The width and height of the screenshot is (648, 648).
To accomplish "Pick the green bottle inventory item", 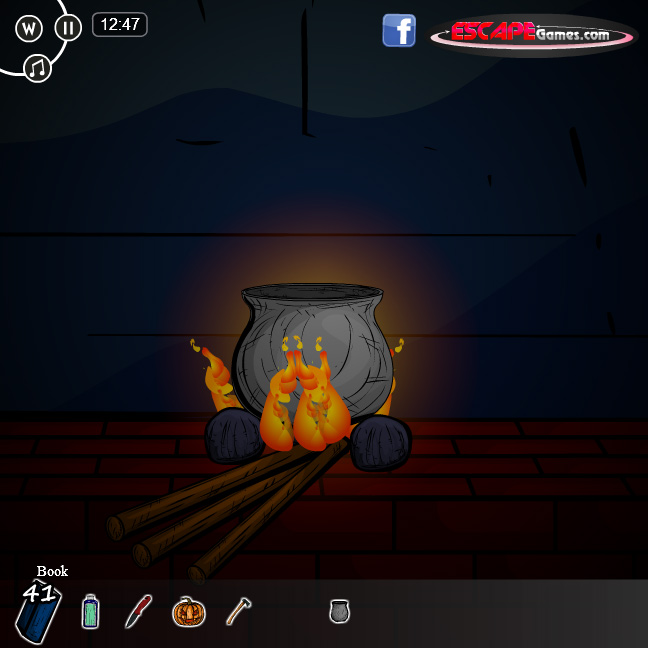I will tap(91, 611).
